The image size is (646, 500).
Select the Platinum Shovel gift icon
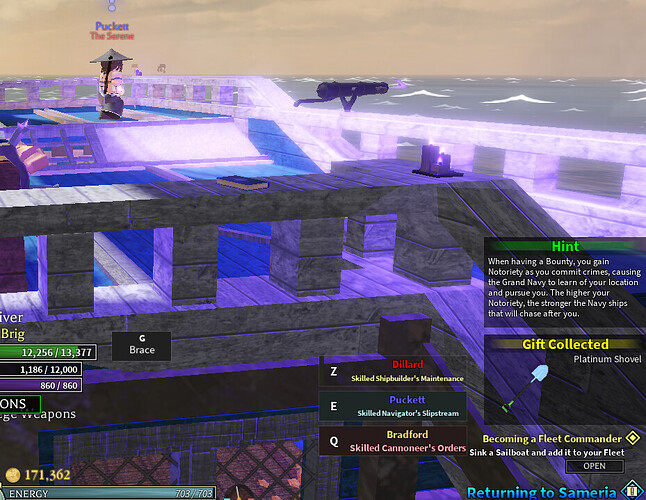pyautogui.click(x=528, y=386)
